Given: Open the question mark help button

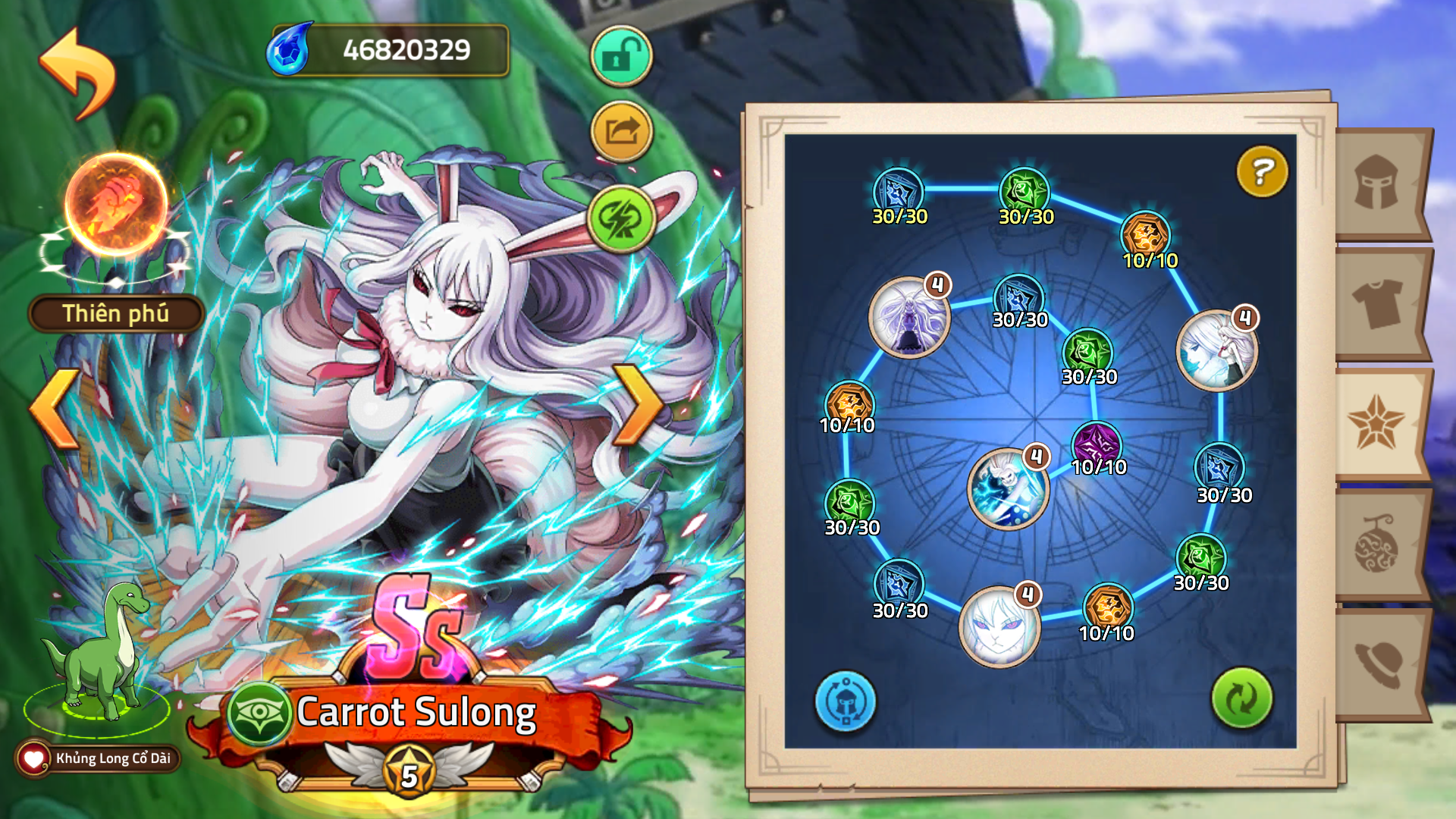Looking at the screenshot, I should (x=1262, y=172).
